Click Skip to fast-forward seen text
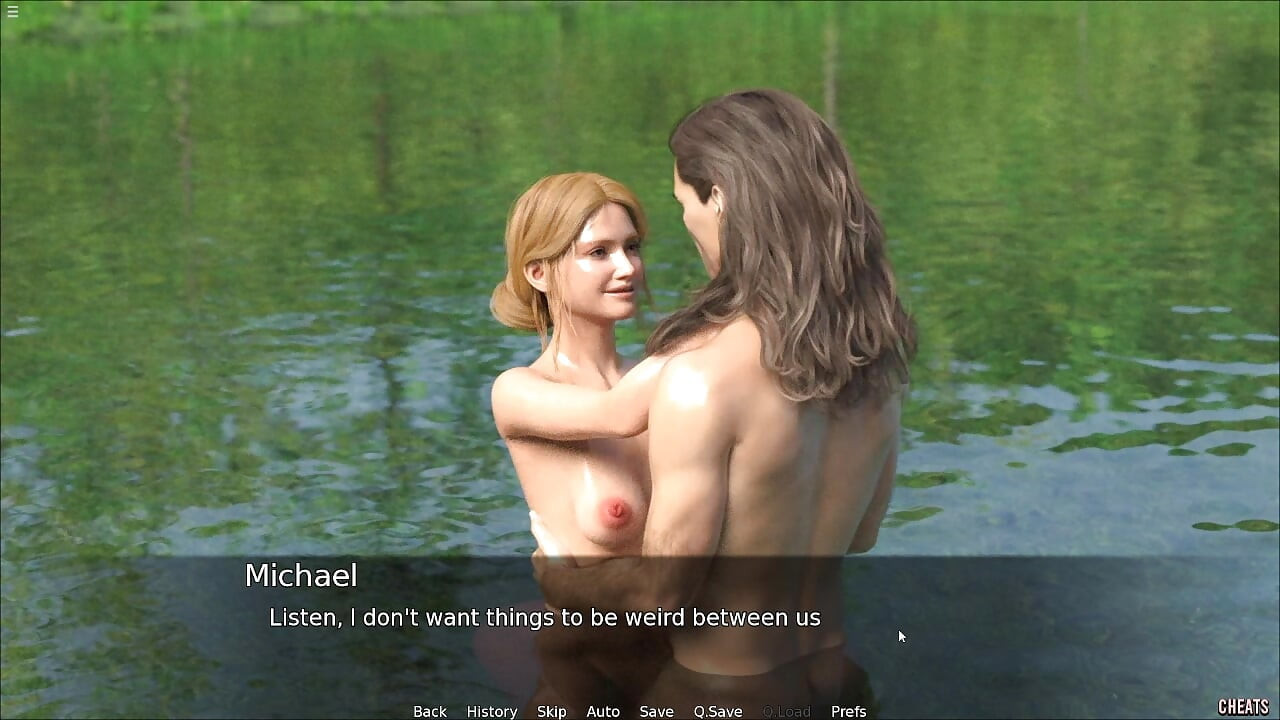This screenshot has height=720, width=1280. (x=551, y=711)
